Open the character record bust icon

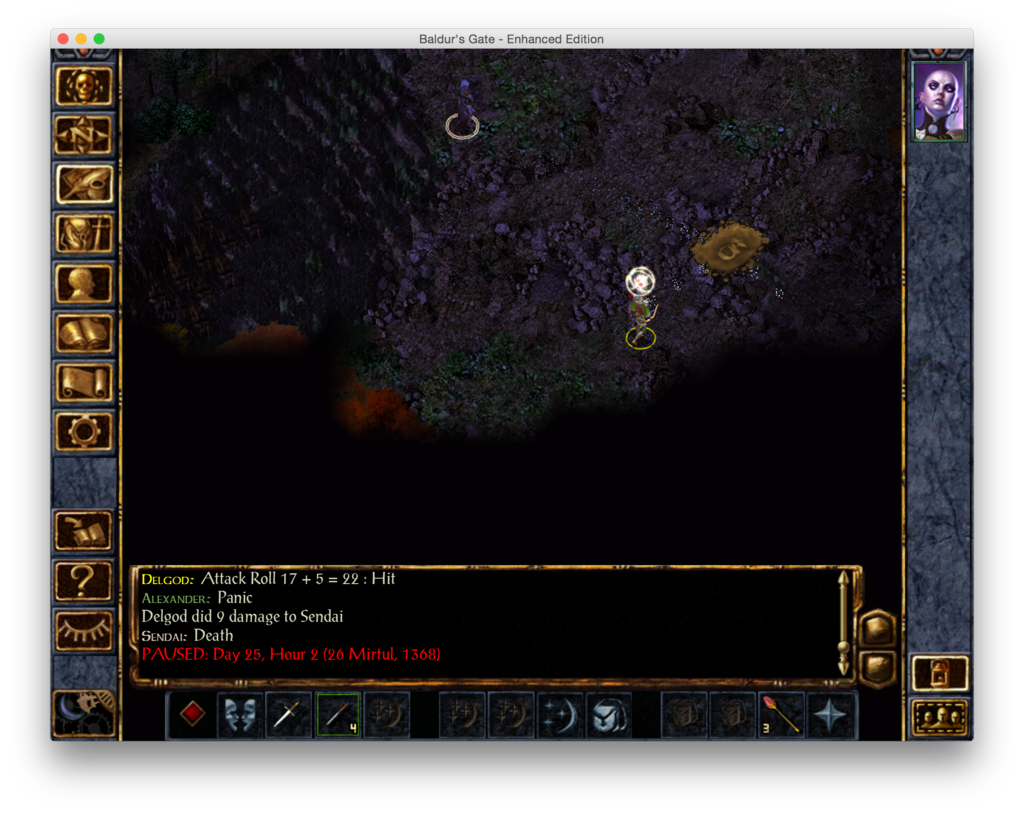[84, 283]
